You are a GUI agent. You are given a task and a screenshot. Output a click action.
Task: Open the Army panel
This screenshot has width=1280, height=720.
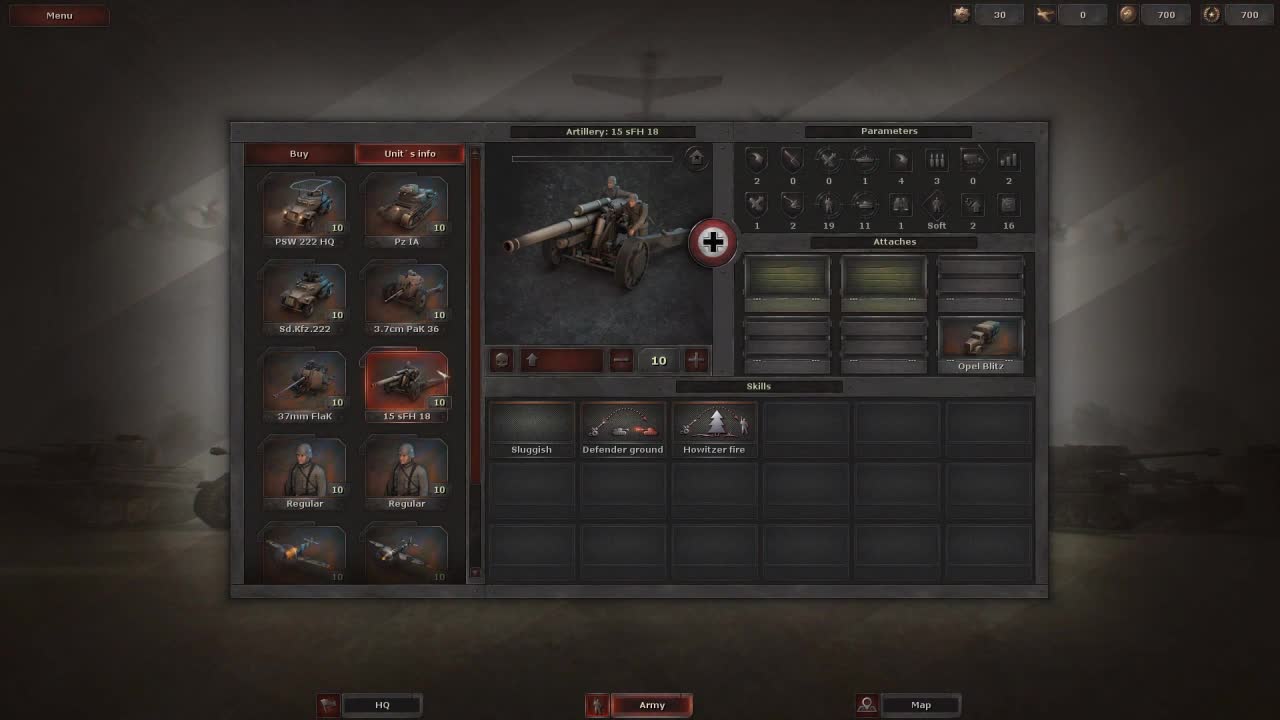pyautogui.click(x=652, y=705)
